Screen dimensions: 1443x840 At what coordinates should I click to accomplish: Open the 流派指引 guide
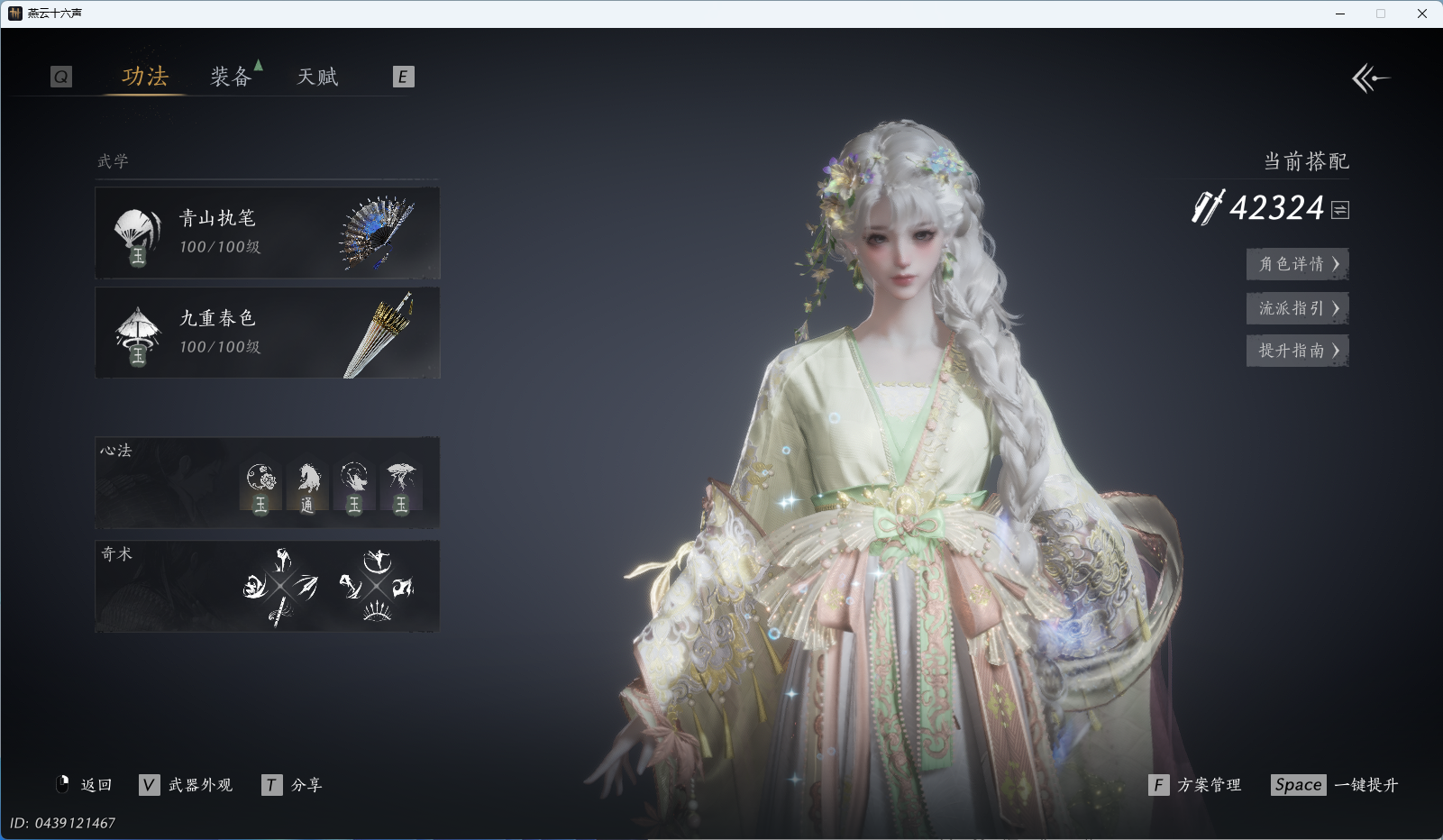[1297, 308]
